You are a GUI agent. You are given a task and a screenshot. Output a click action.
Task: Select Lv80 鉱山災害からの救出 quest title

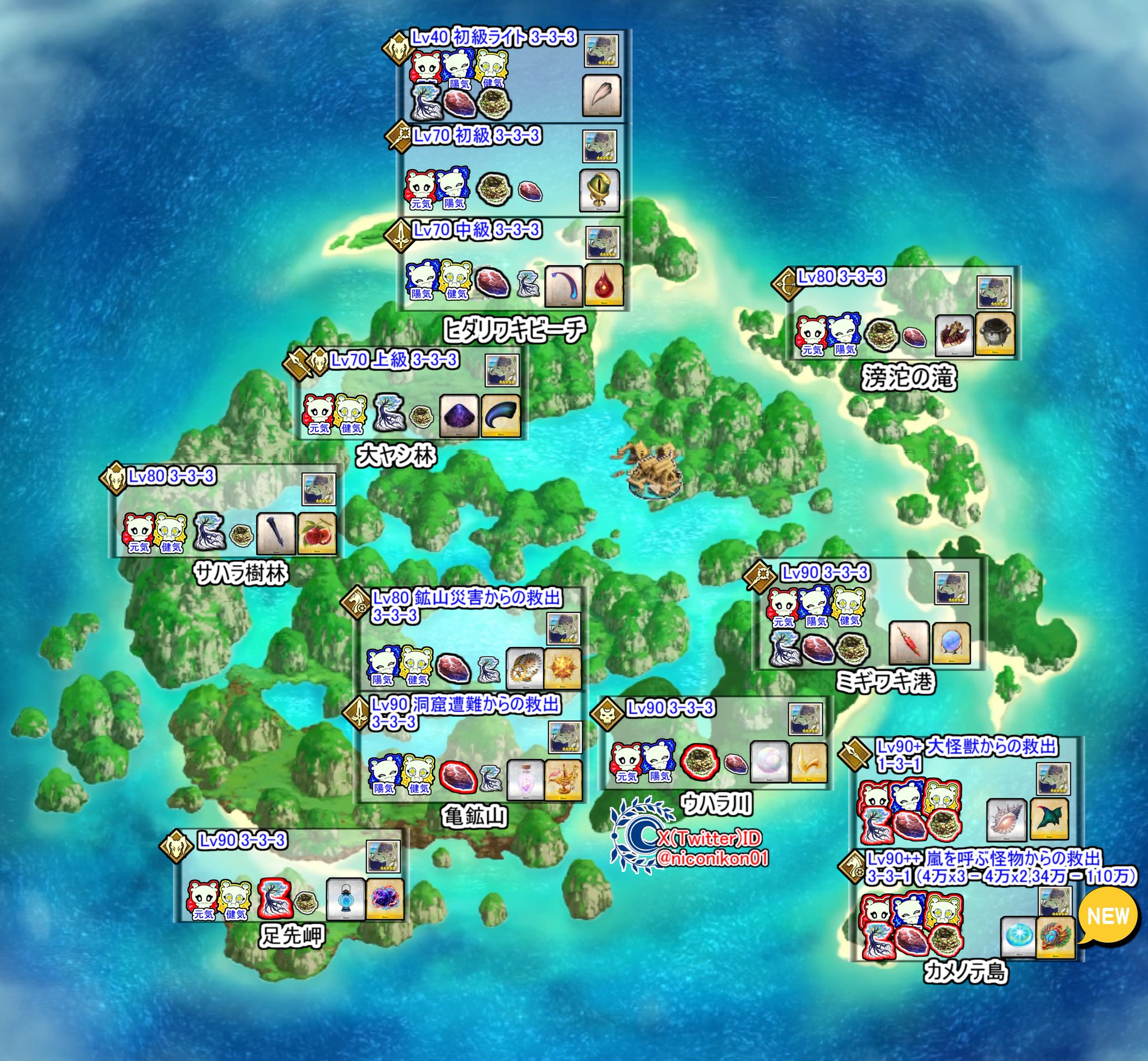[x=466, y=598]
